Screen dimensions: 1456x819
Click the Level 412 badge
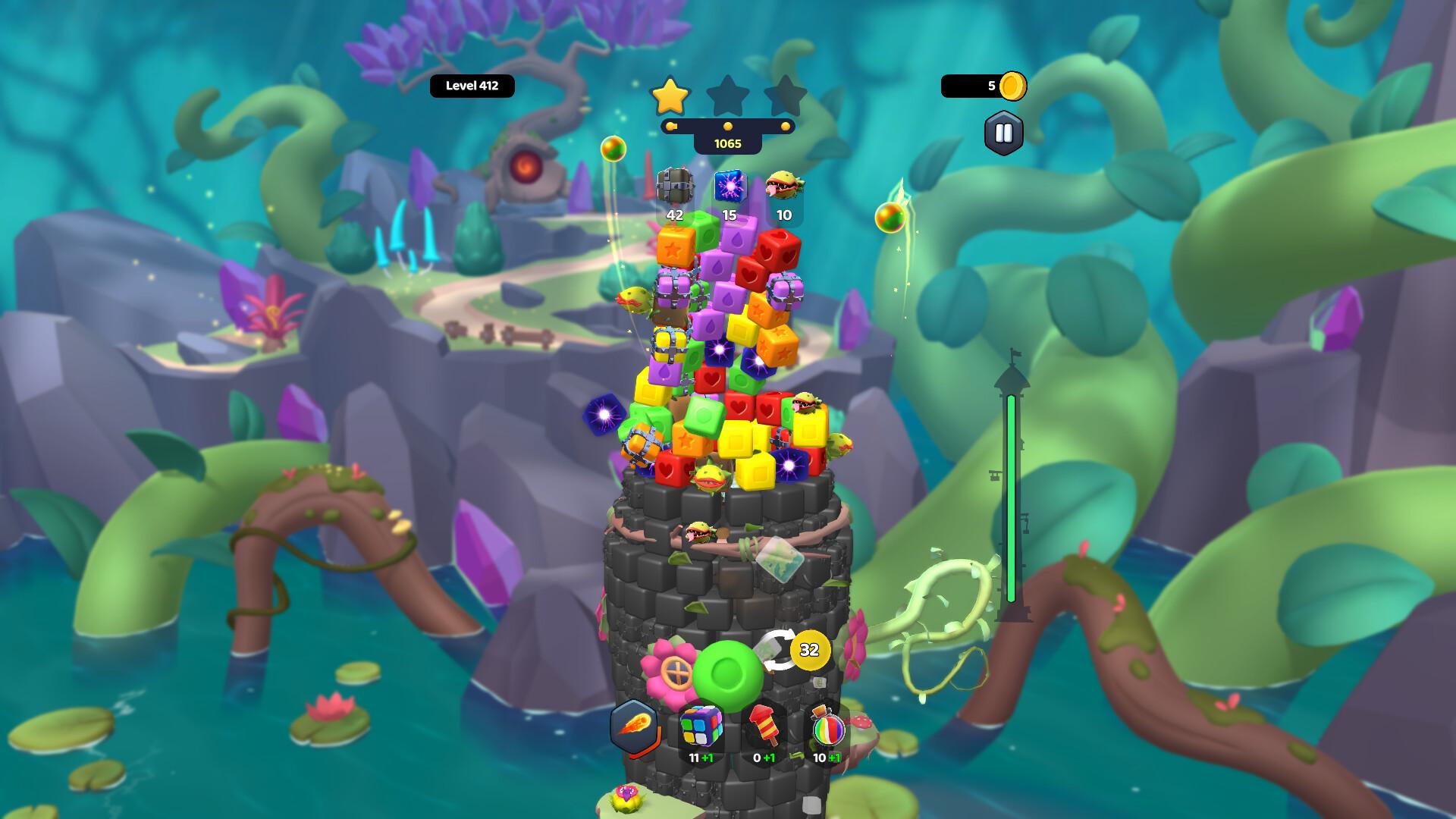tap(472, 85)
